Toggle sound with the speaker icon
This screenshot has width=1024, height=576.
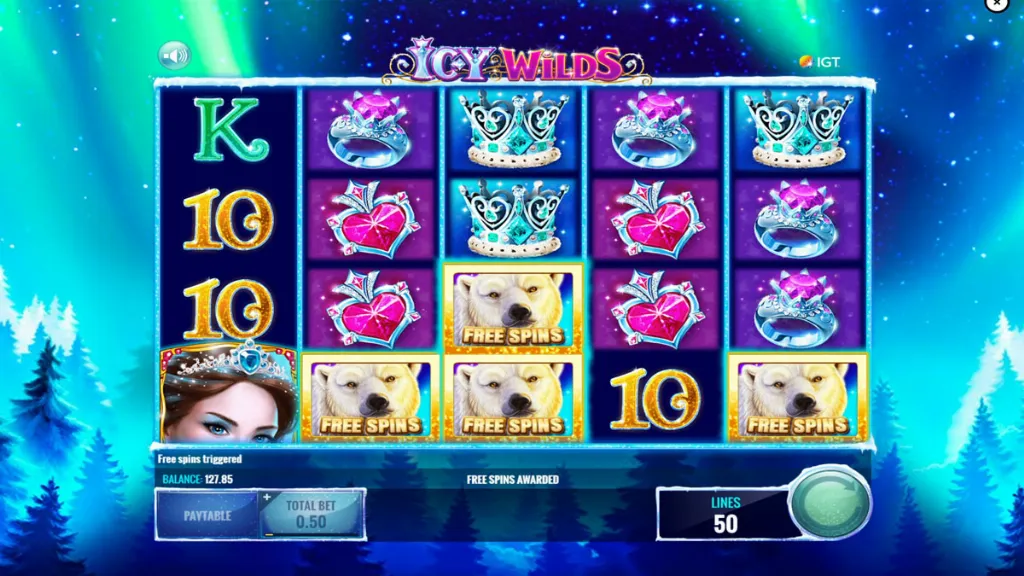click(174, 55)
